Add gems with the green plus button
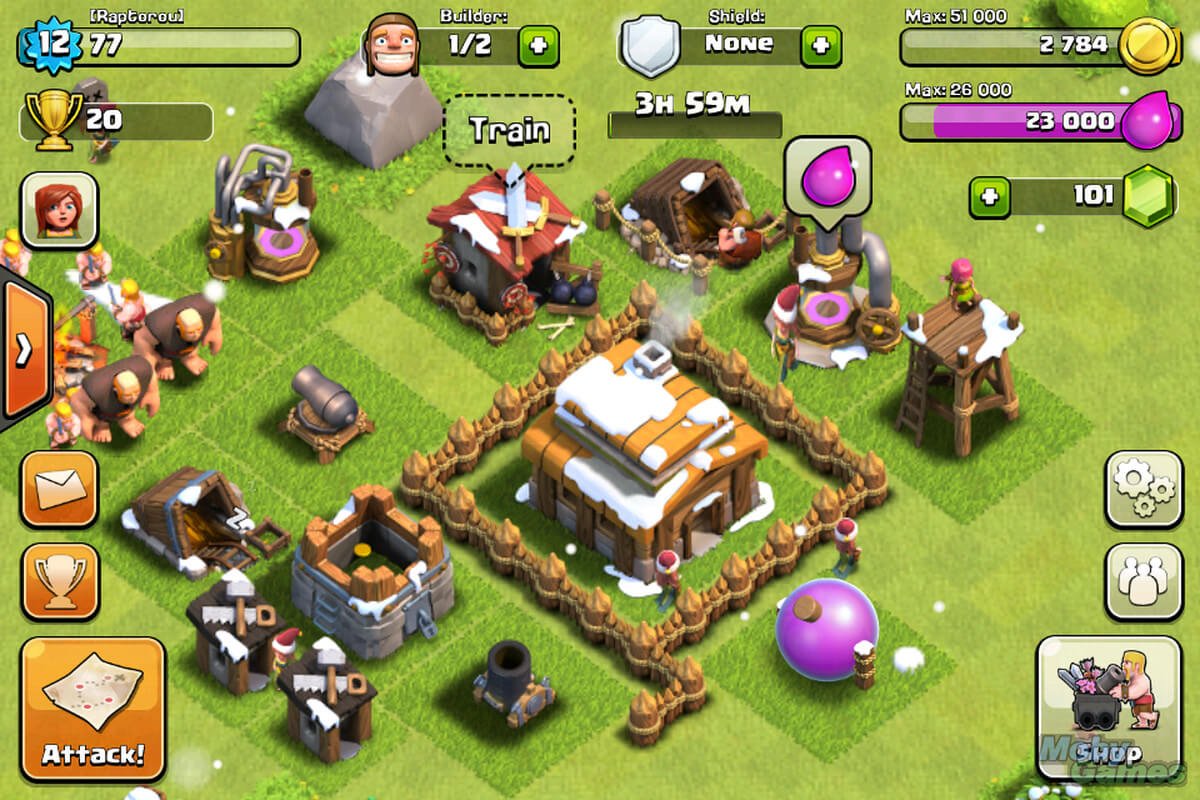The height and width of the screenshot is (800, 1200). 989,196
